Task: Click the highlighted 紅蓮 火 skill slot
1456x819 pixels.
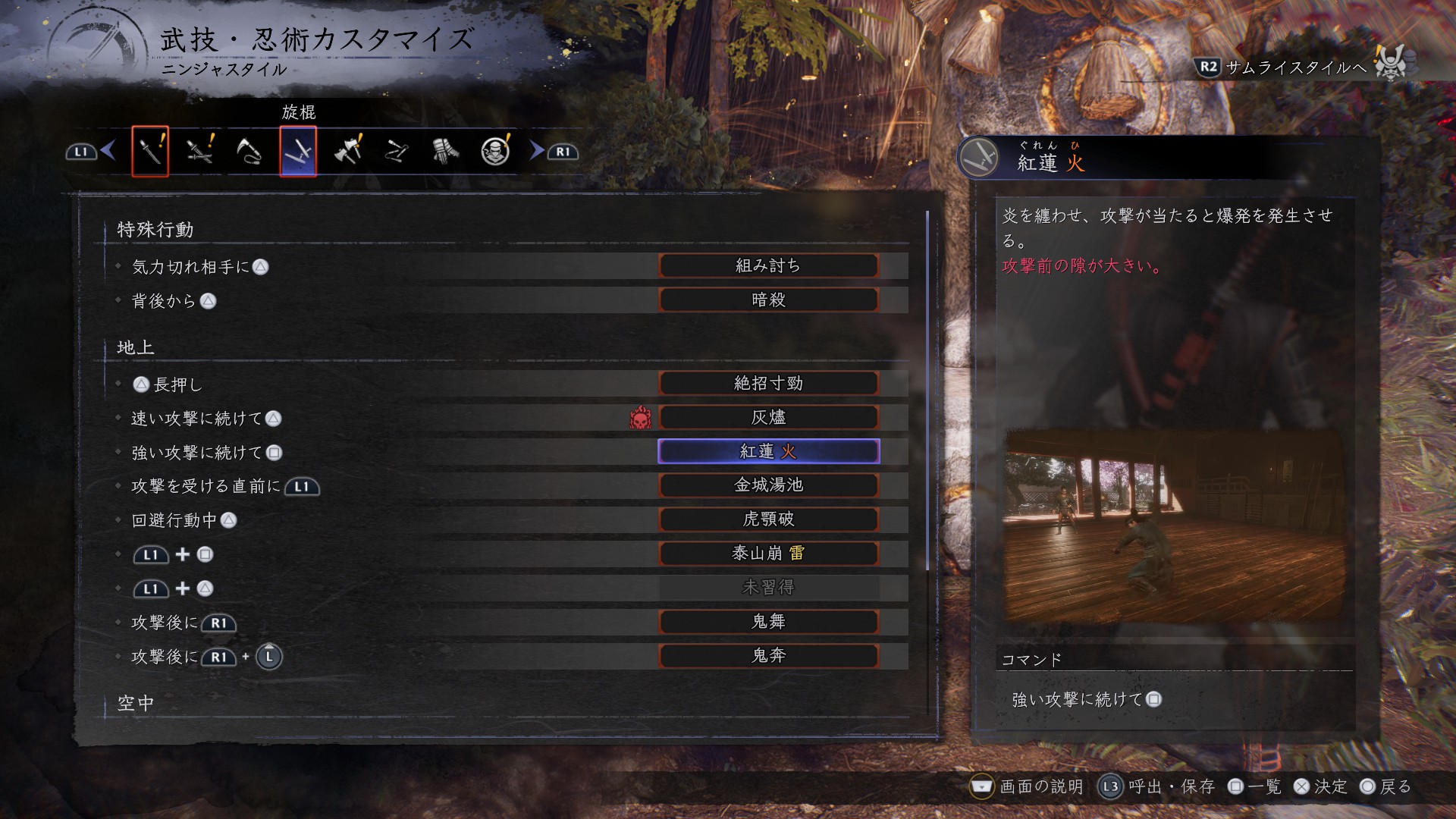Action: [768, 452]
